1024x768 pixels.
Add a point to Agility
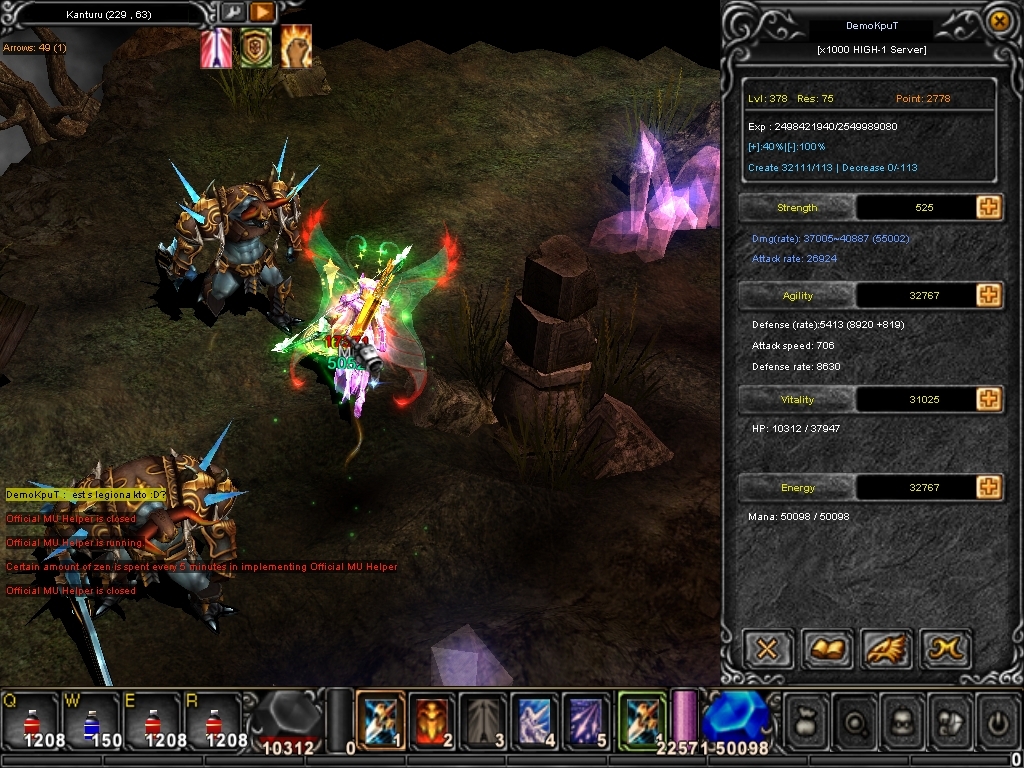[x=989, y=295]
